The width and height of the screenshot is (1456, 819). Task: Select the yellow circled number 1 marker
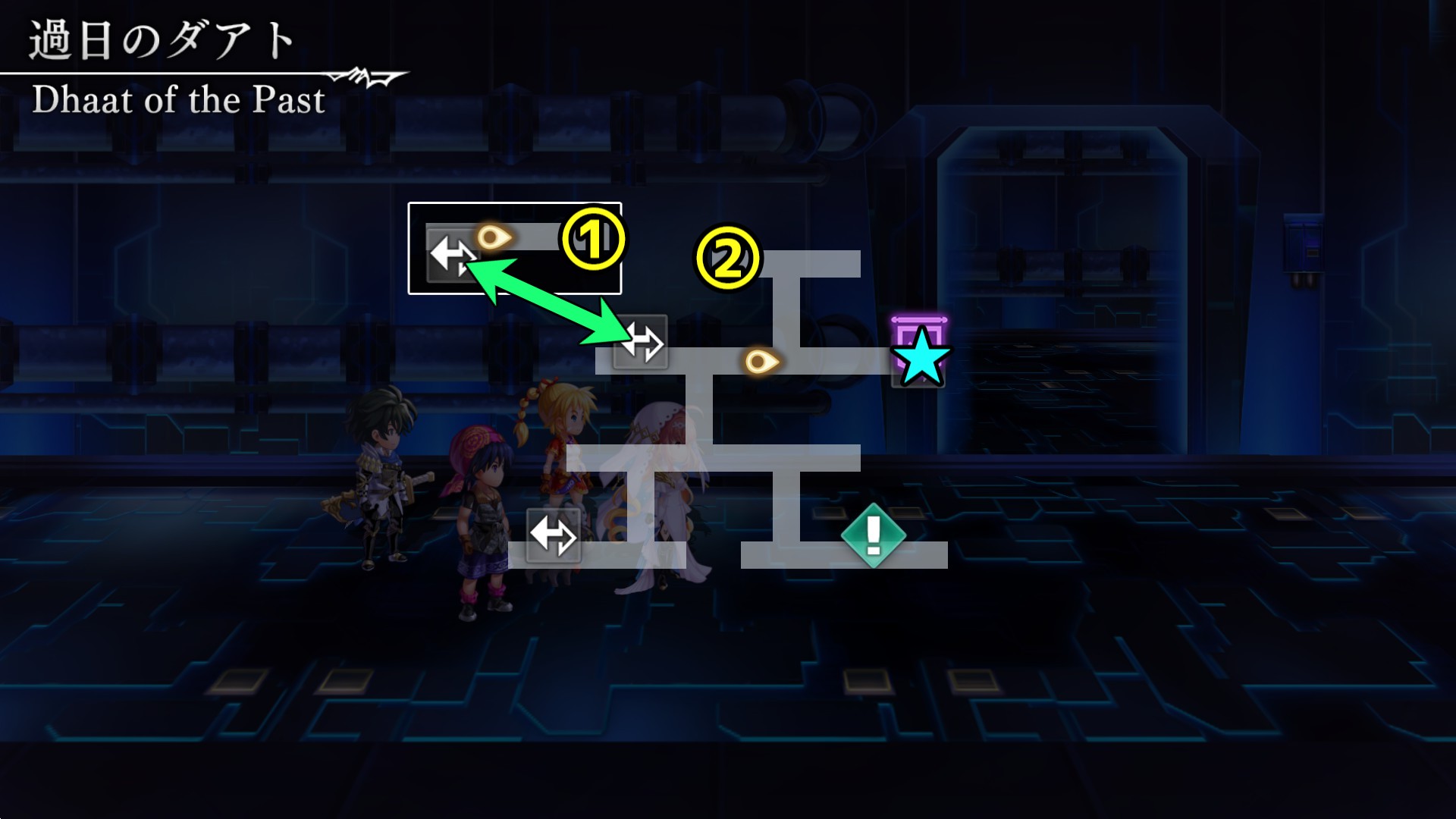pyautogui.click(x=592, y=239)
